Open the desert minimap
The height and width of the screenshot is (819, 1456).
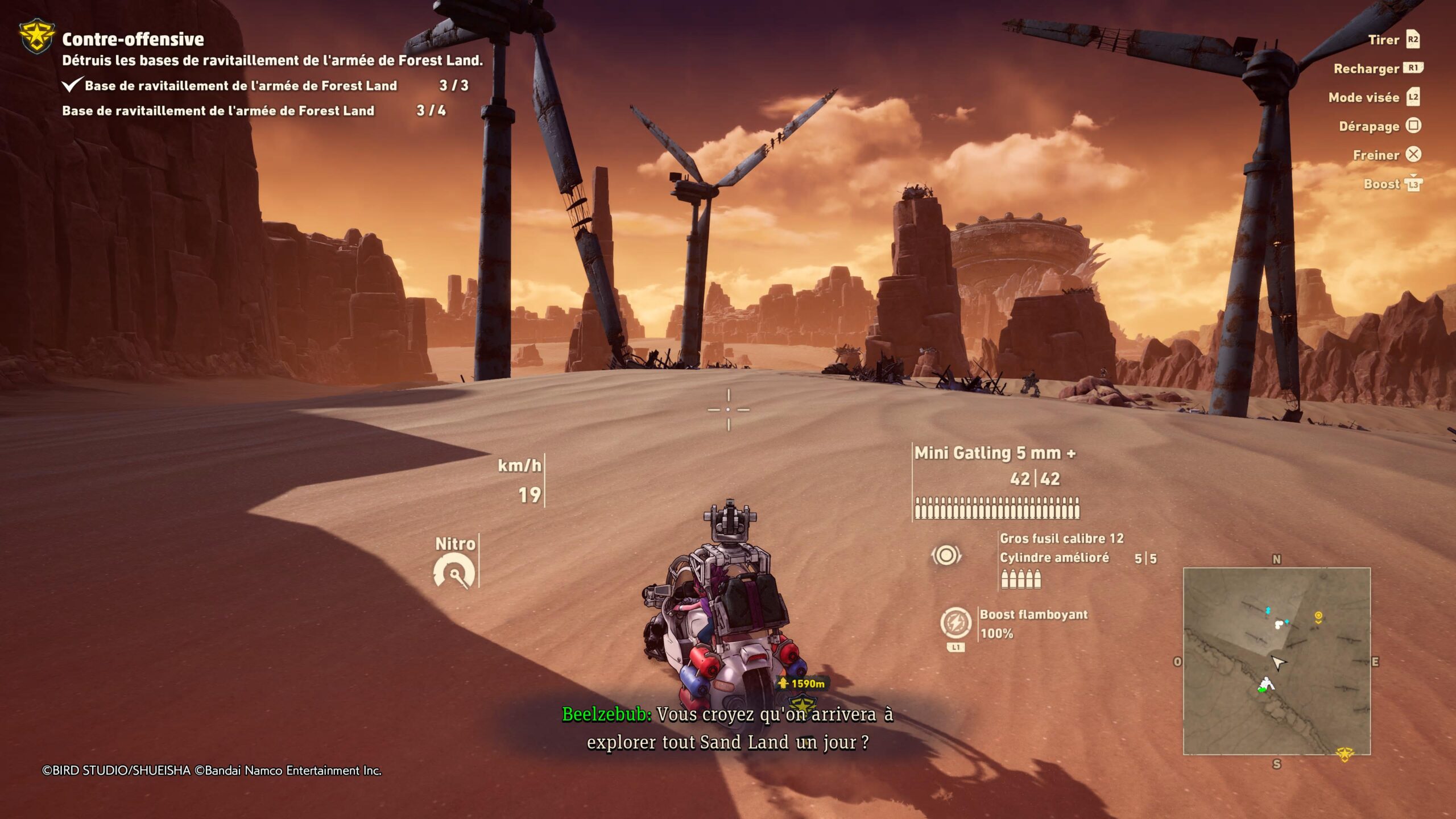coord(1276,661)
